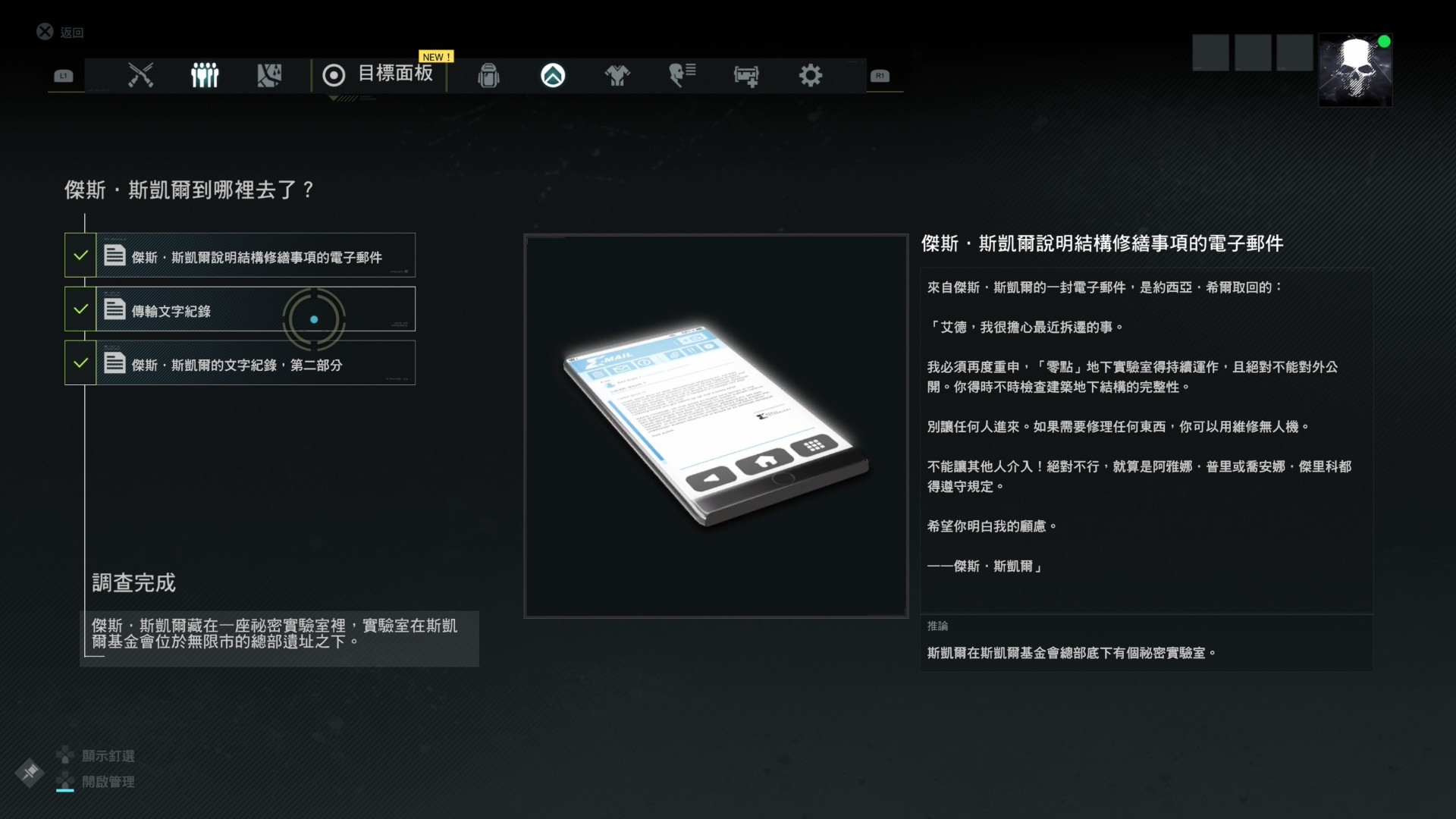Click the objective board target icon
The image size is (1456, 819).
[x=334, y=76]
